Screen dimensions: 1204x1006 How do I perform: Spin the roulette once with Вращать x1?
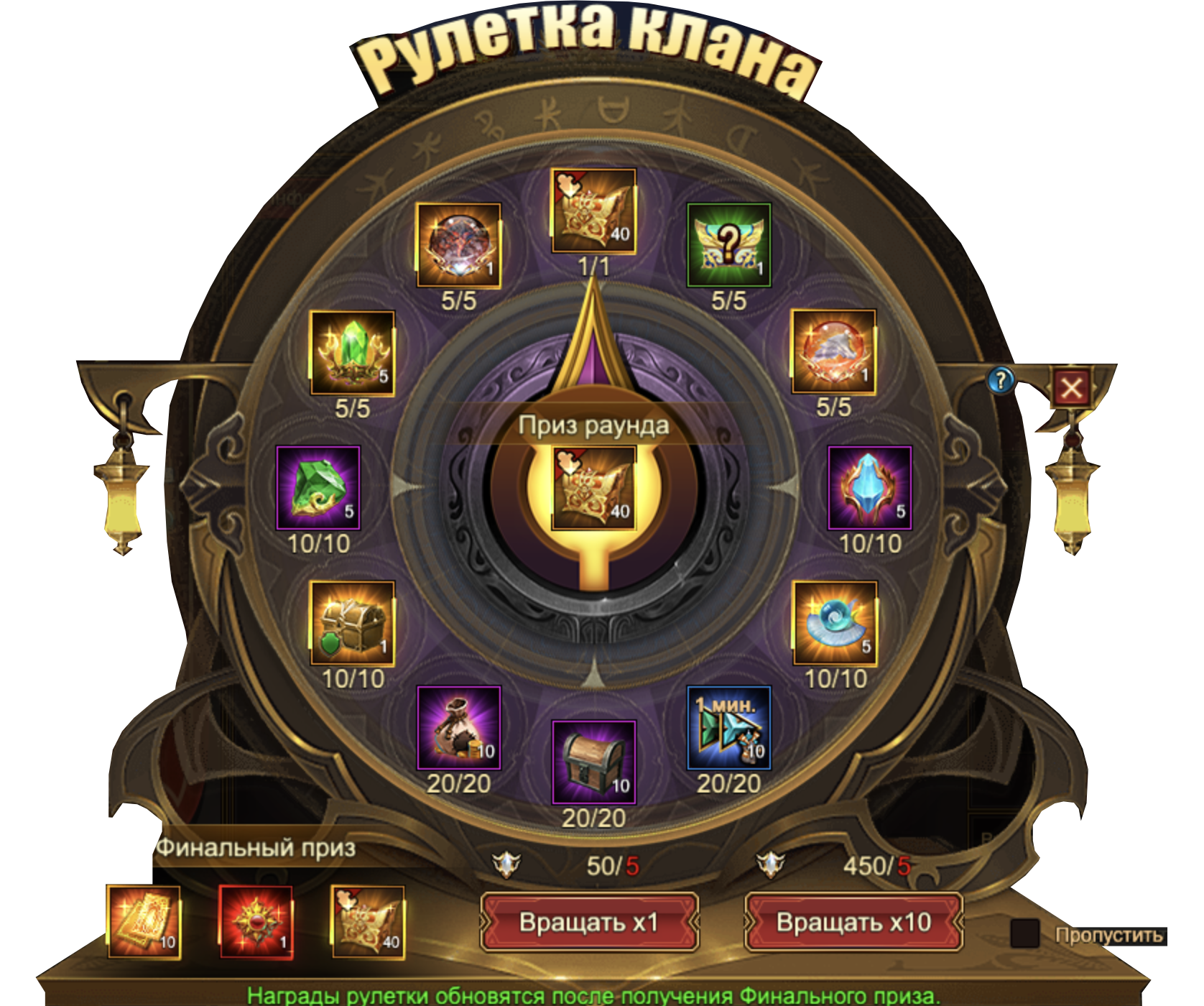(589, 922)
